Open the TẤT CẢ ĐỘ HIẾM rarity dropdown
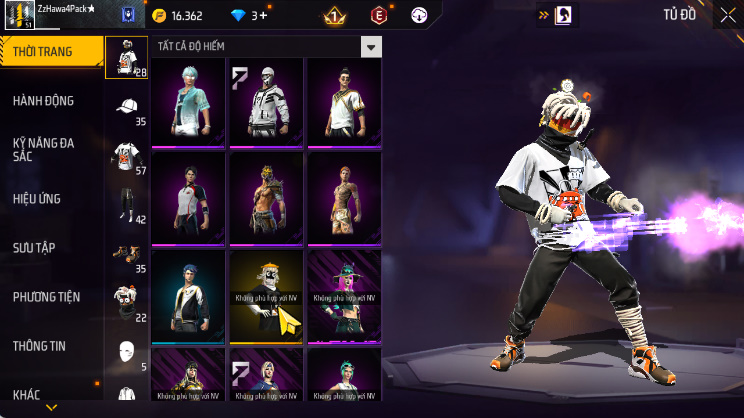This screenshot has height=418, width=744. pos(371,47)
